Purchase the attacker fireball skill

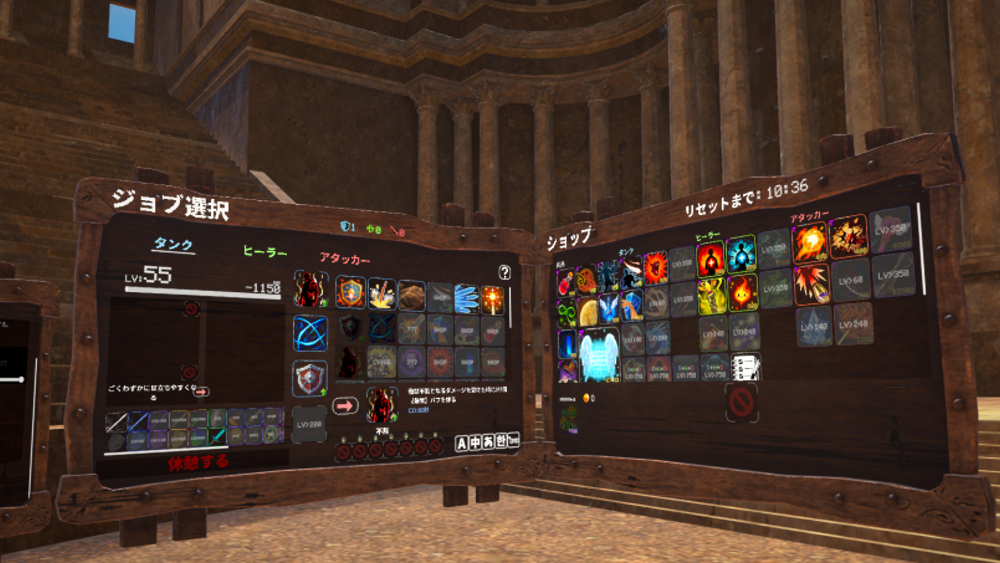coord(809,243)
